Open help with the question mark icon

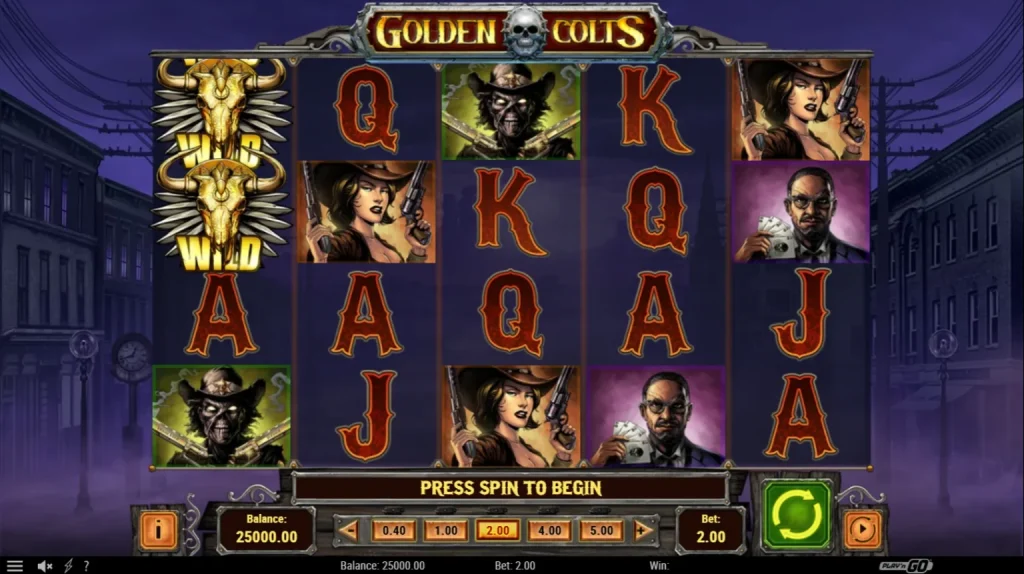[x=86, y=566]
